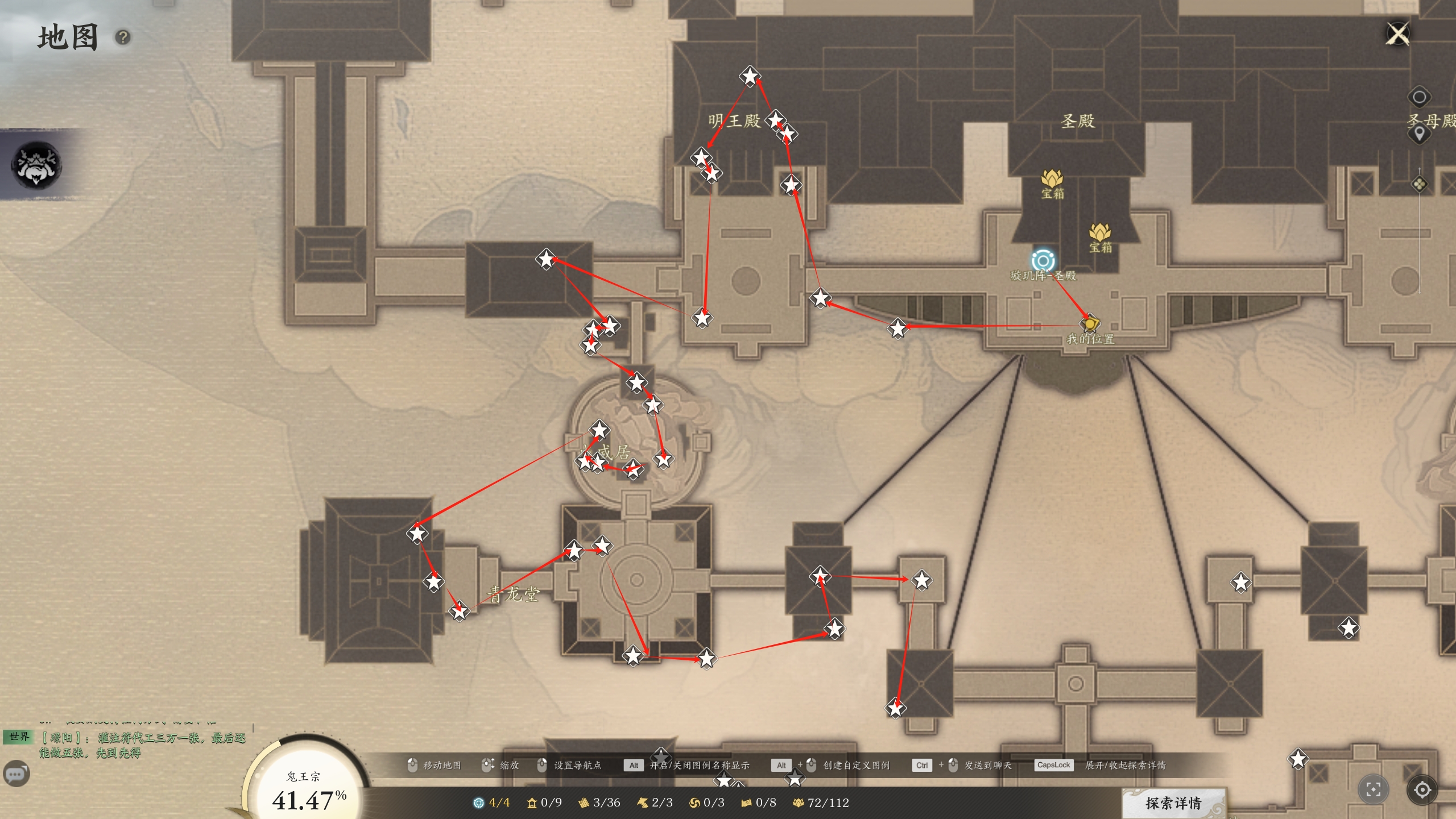The width and height of the screenshot is (1456, 819).
Task: Open 探索详情 exploration details
Action: (1173, 803)
